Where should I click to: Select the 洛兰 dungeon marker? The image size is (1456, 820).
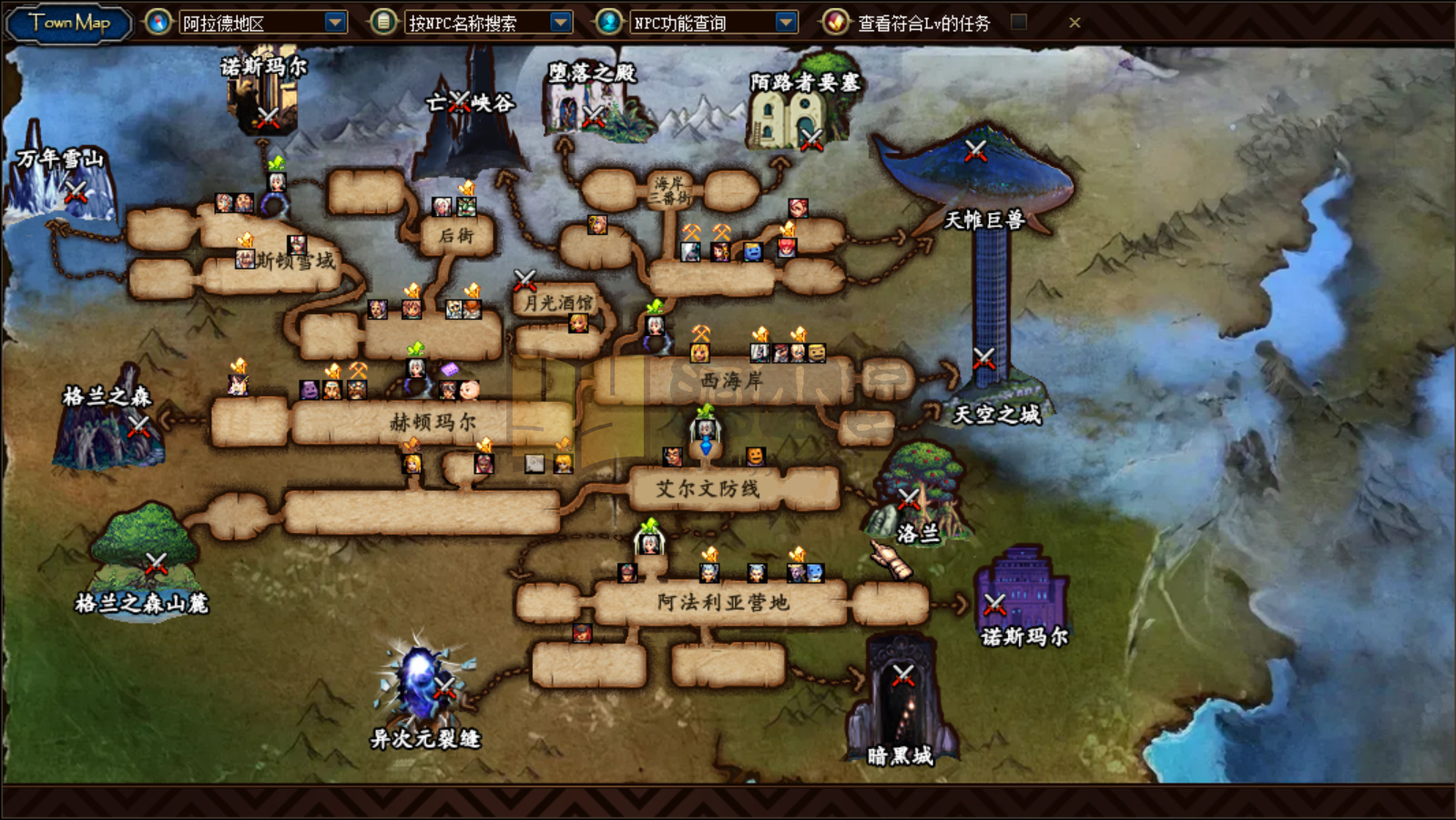tap(908, 497)
